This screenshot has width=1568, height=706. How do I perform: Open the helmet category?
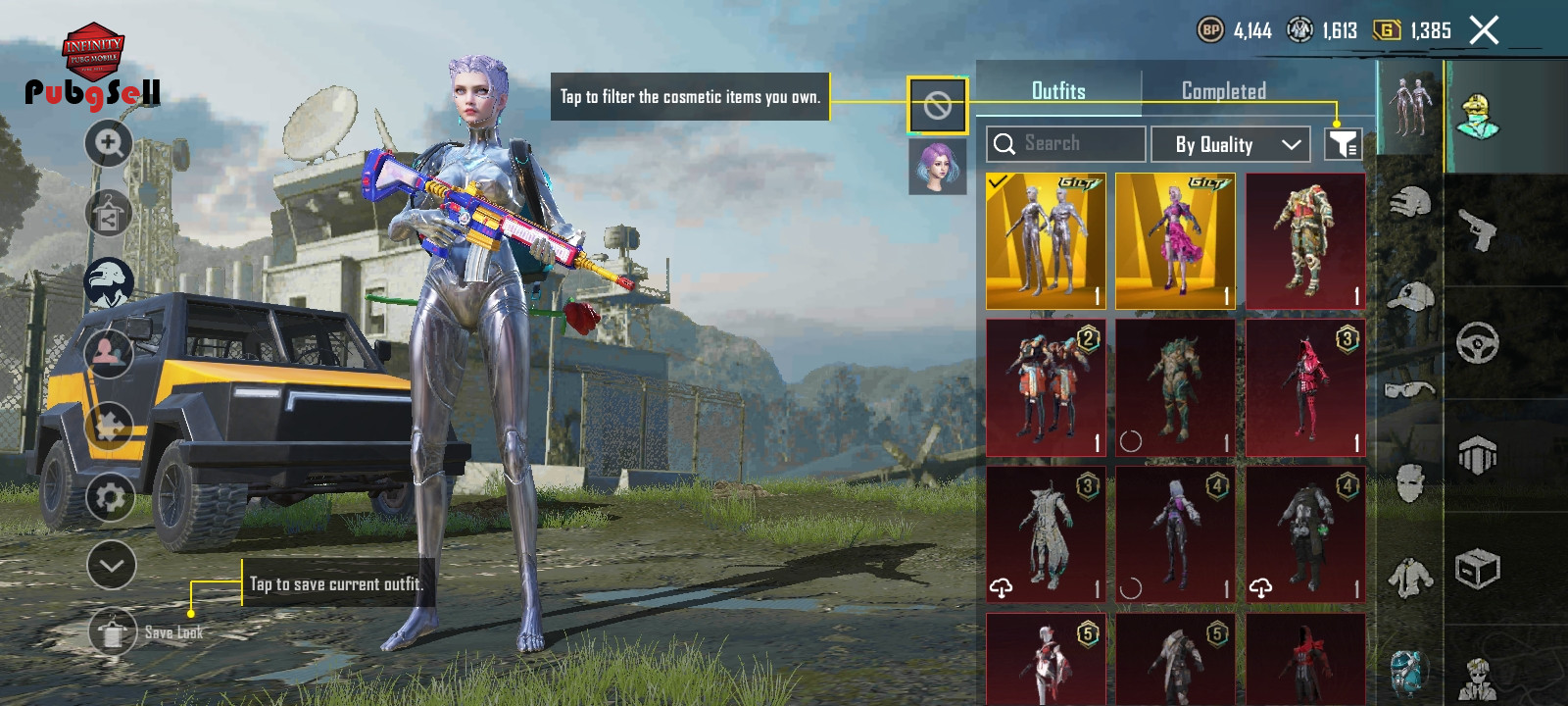tap(1409, 203)
